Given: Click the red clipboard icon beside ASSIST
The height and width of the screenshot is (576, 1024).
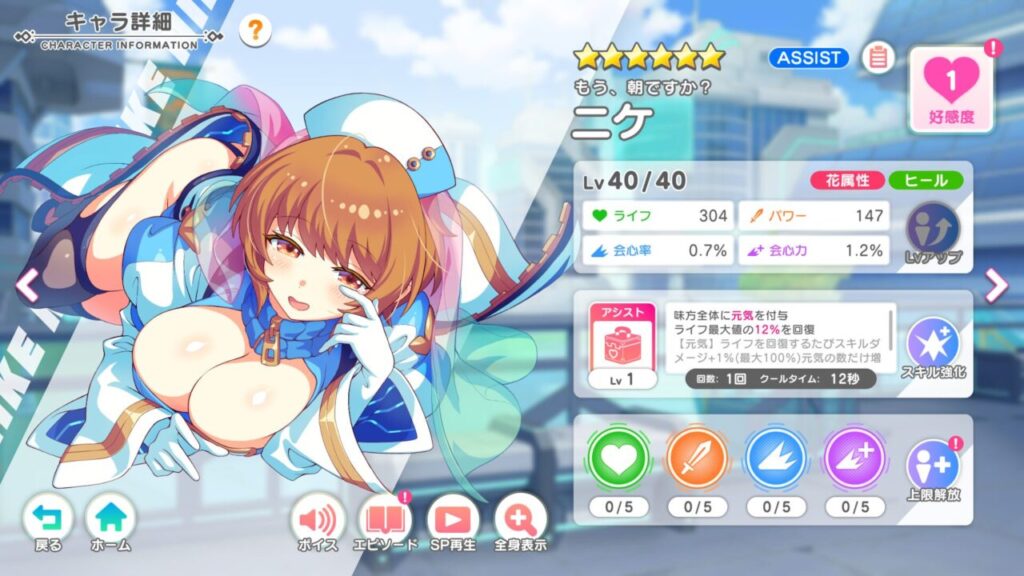Looking at the screenshot, I should [x=878, y=58].
